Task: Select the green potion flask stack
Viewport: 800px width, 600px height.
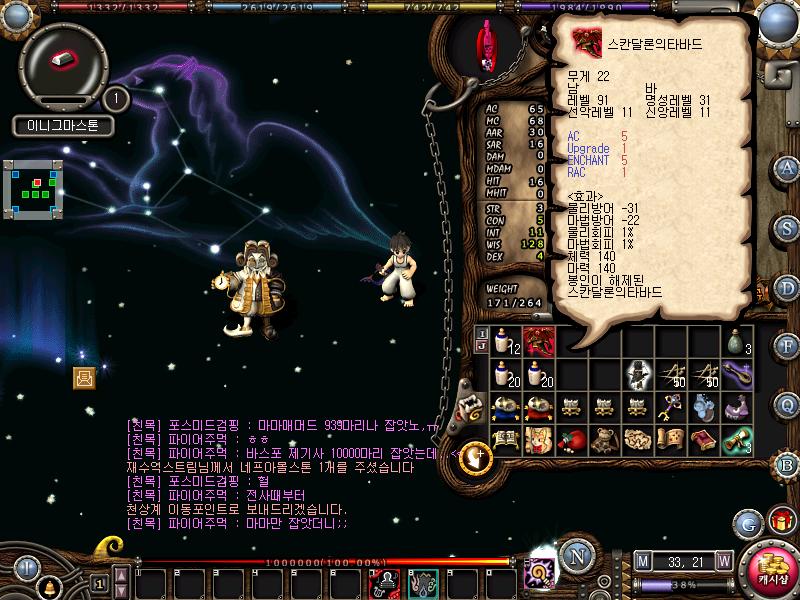Action: 739,343
